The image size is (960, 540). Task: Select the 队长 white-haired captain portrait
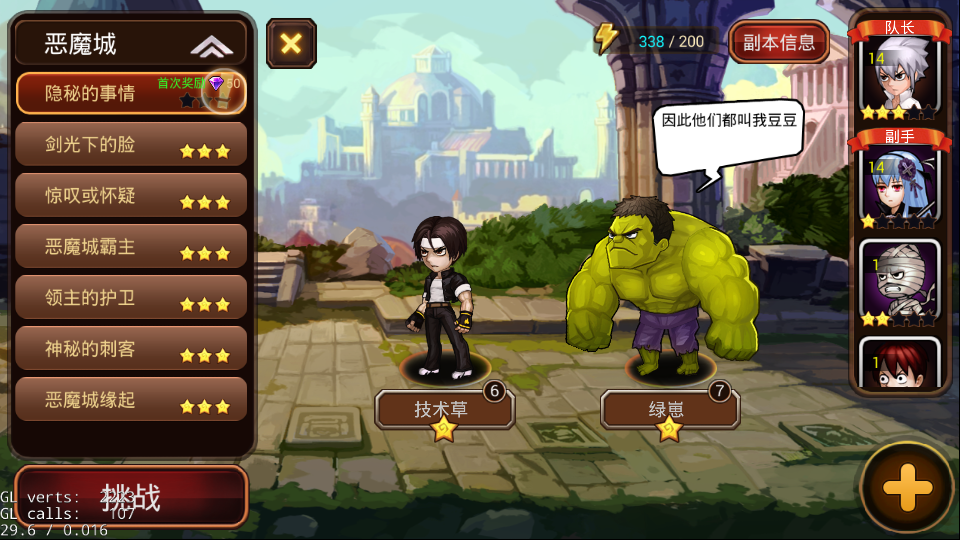tap(899, 76)
